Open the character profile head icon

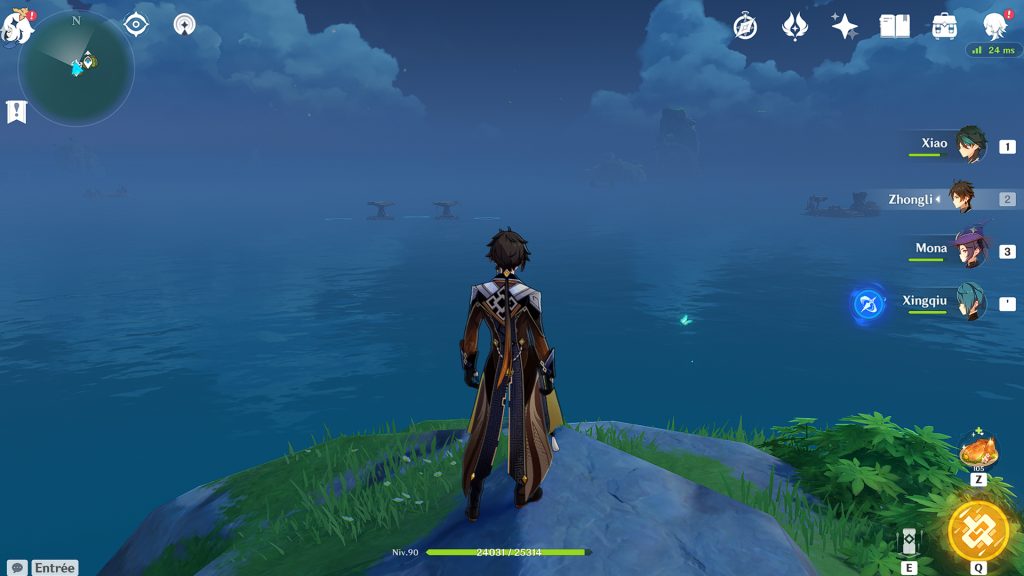pyautogui.click(x=994, y=26)
